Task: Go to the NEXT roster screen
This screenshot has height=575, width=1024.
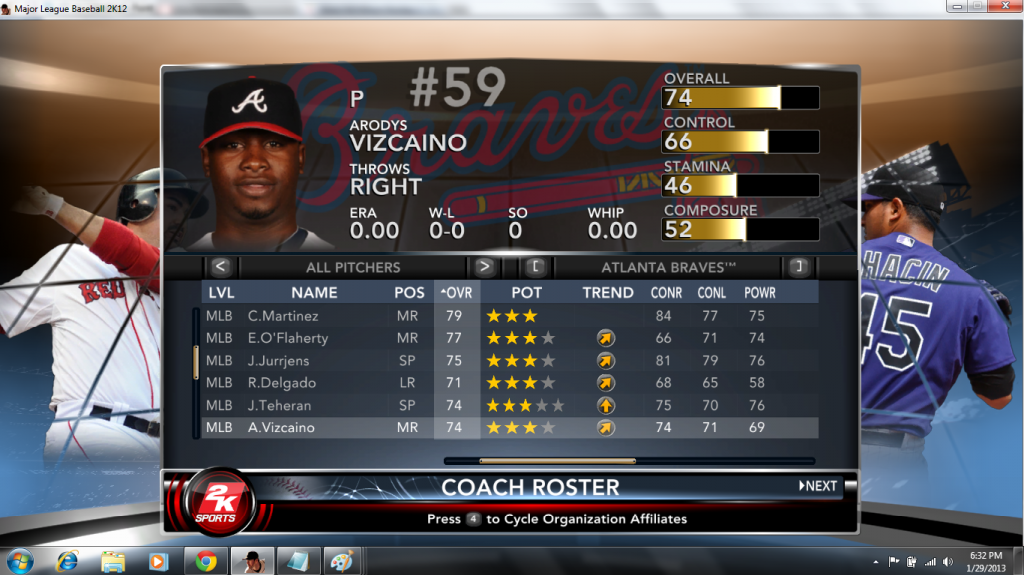Action: pyautogui.click(x=818, y=486)
